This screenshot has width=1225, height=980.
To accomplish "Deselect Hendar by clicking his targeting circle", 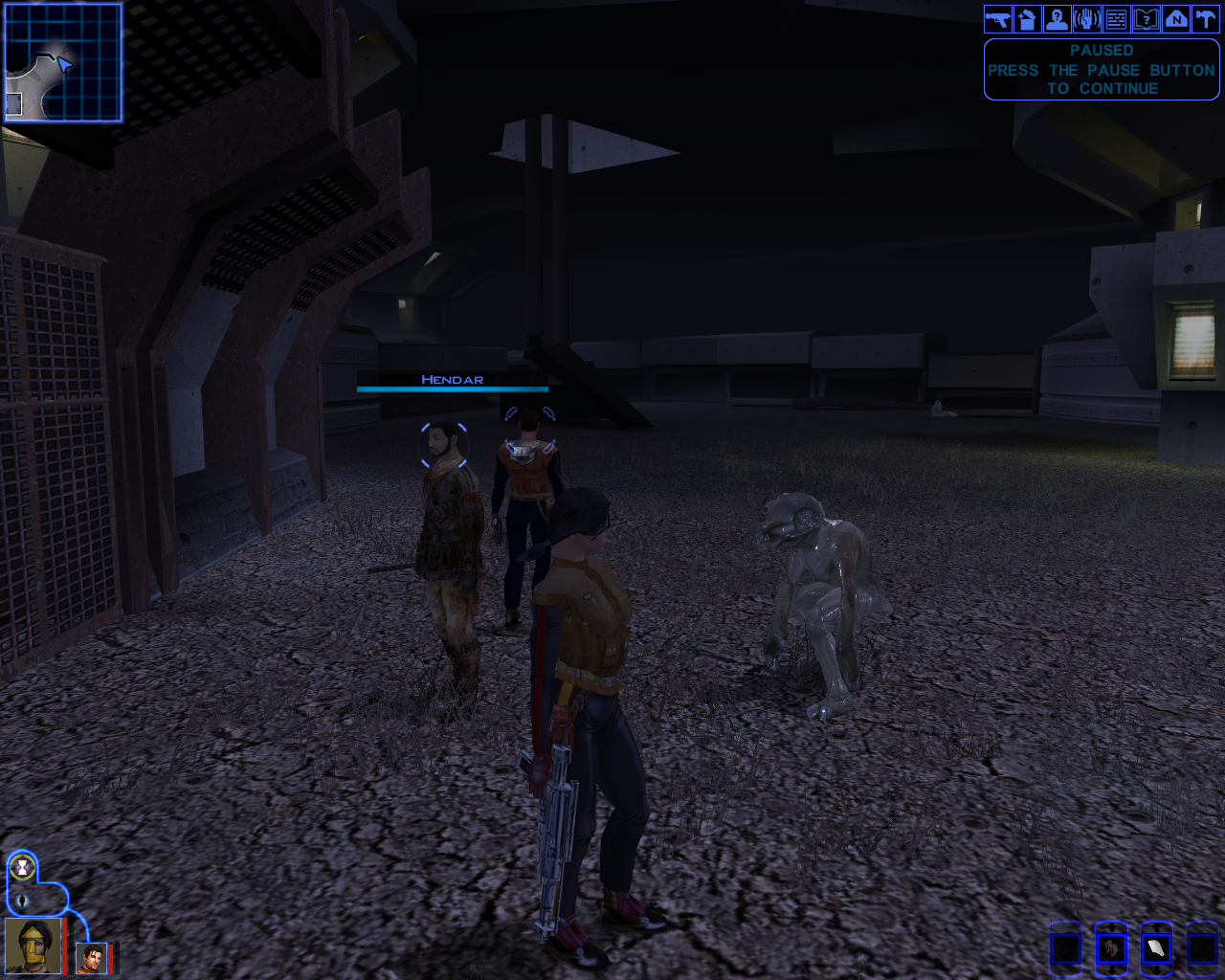I will tap(444, 444).
